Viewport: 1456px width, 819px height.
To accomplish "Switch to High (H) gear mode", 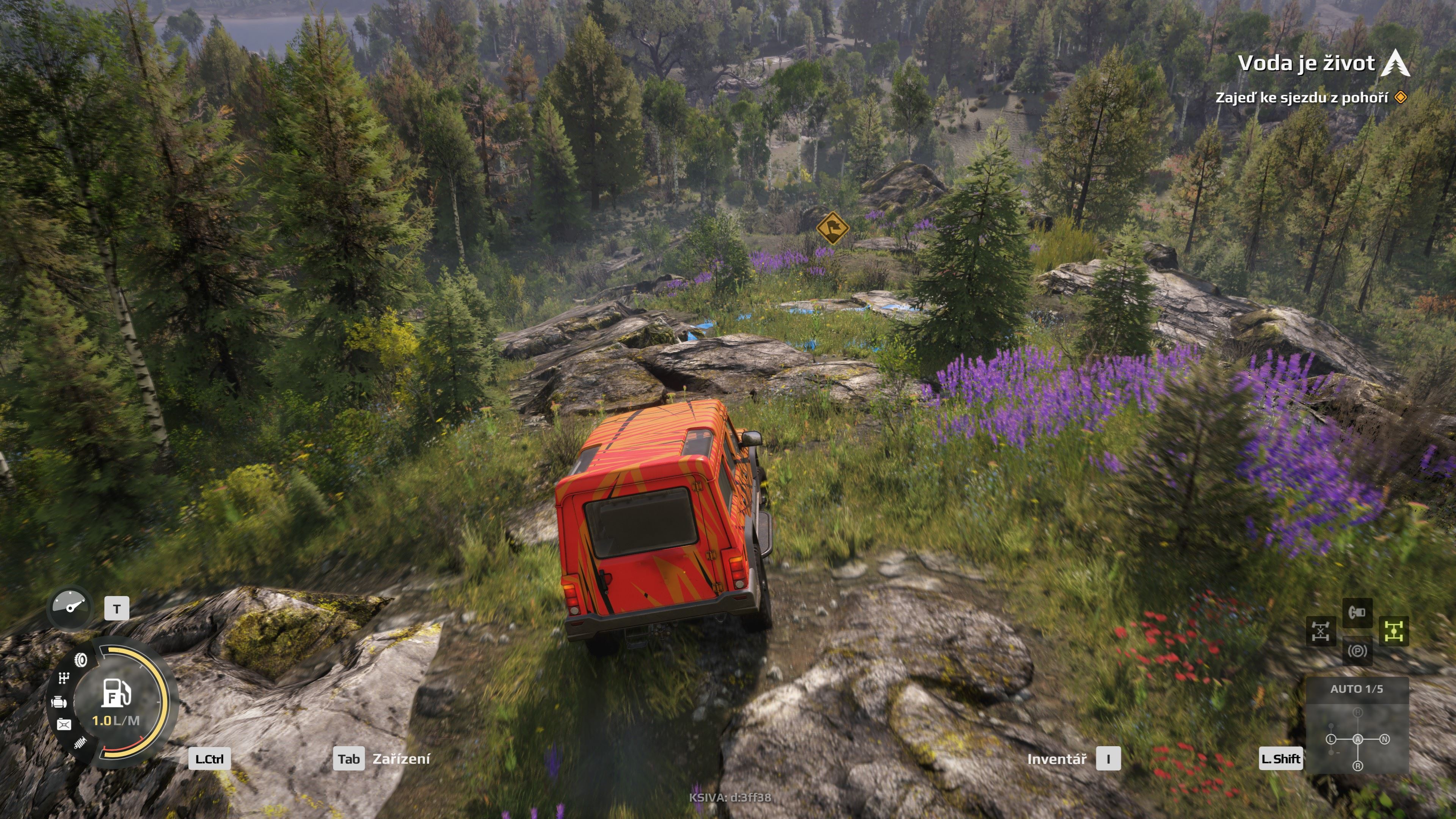I will coord(1358,712).
